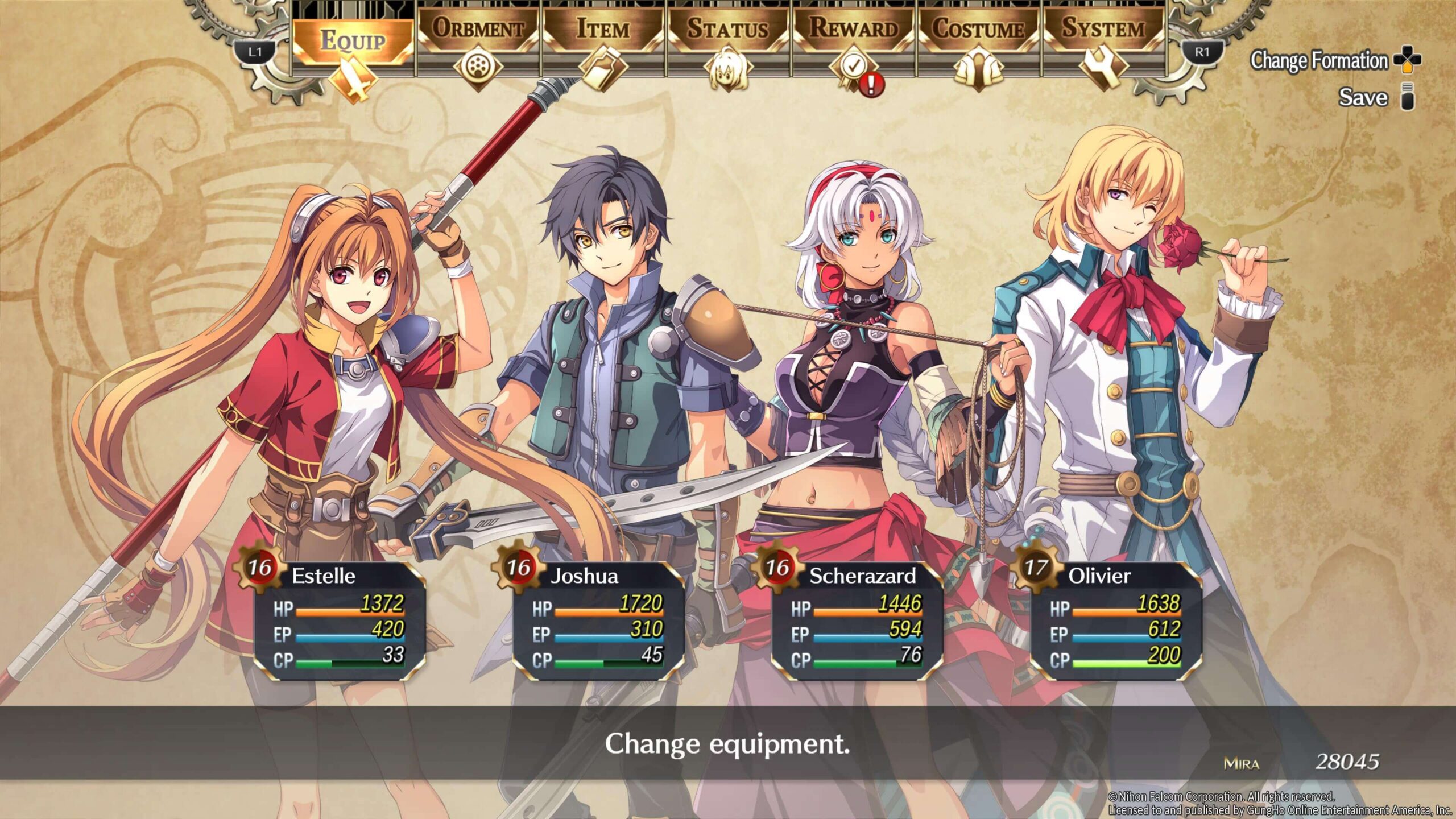Switch to the Status tab
This screenshot has width=1456, height=819.
coord(727,28)
